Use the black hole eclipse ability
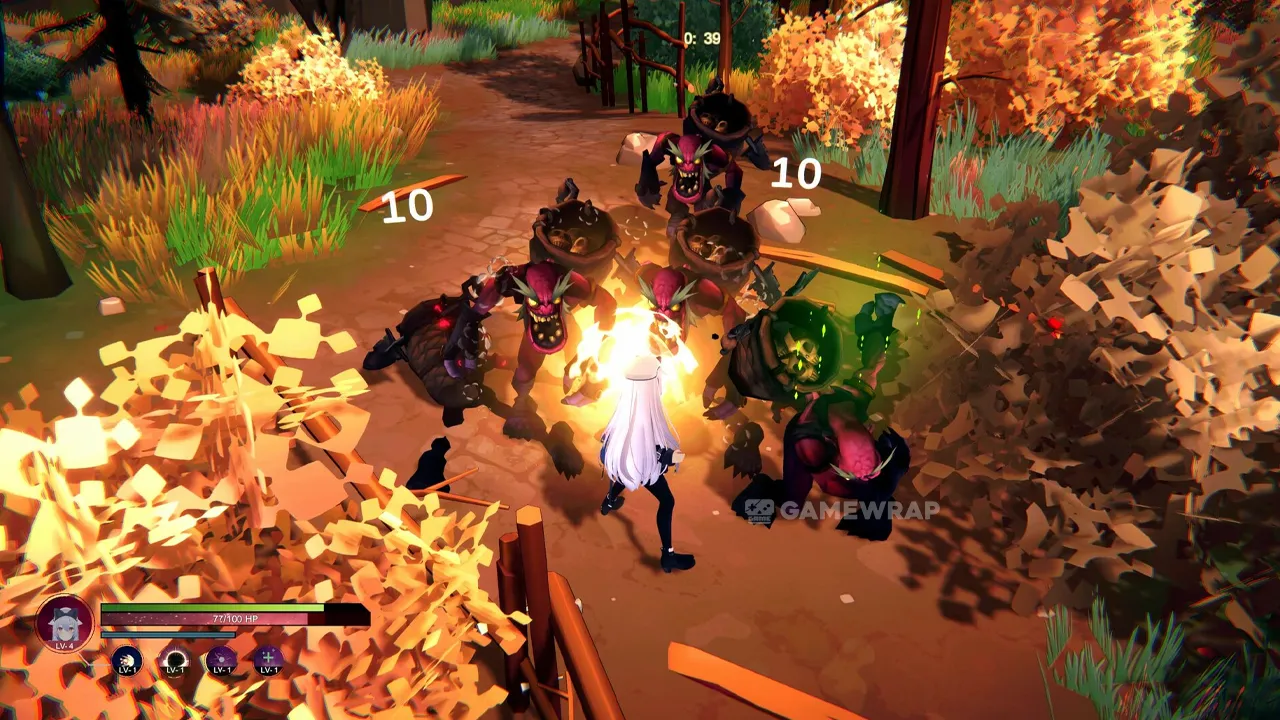 175,661
